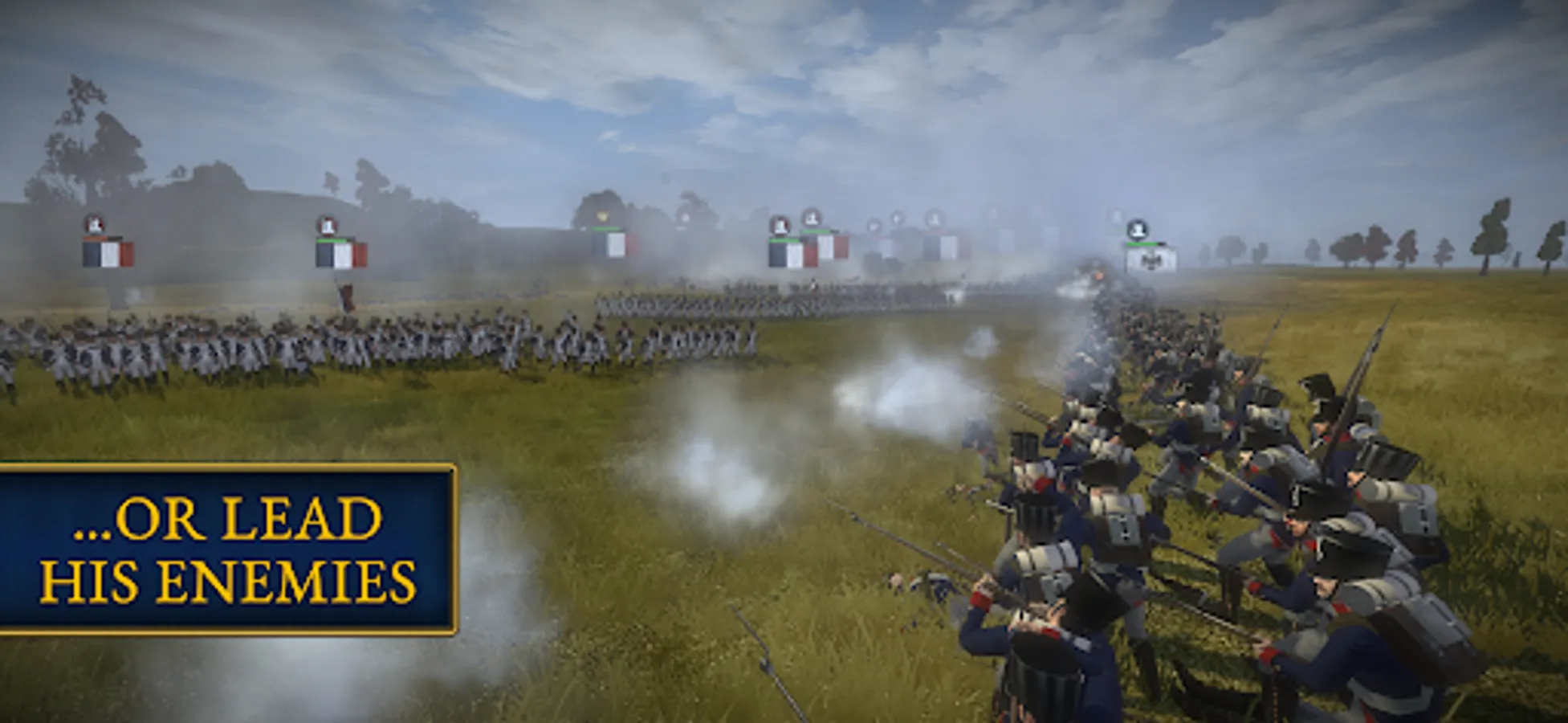Click the commander portrait circle above the Prussian banner
1568x723 pixels.
tap(1137, 228)
